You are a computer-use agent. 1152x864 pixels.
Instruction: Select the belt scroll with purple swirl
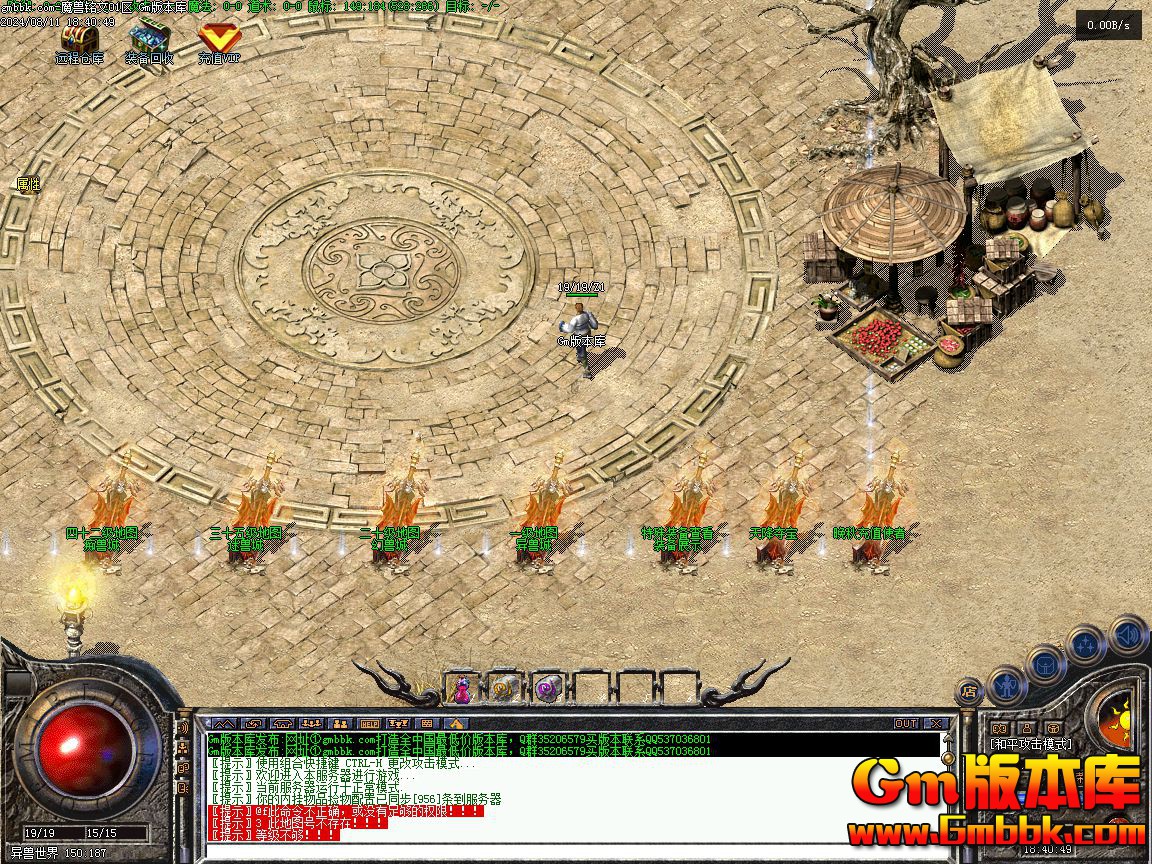coord(547,688)
